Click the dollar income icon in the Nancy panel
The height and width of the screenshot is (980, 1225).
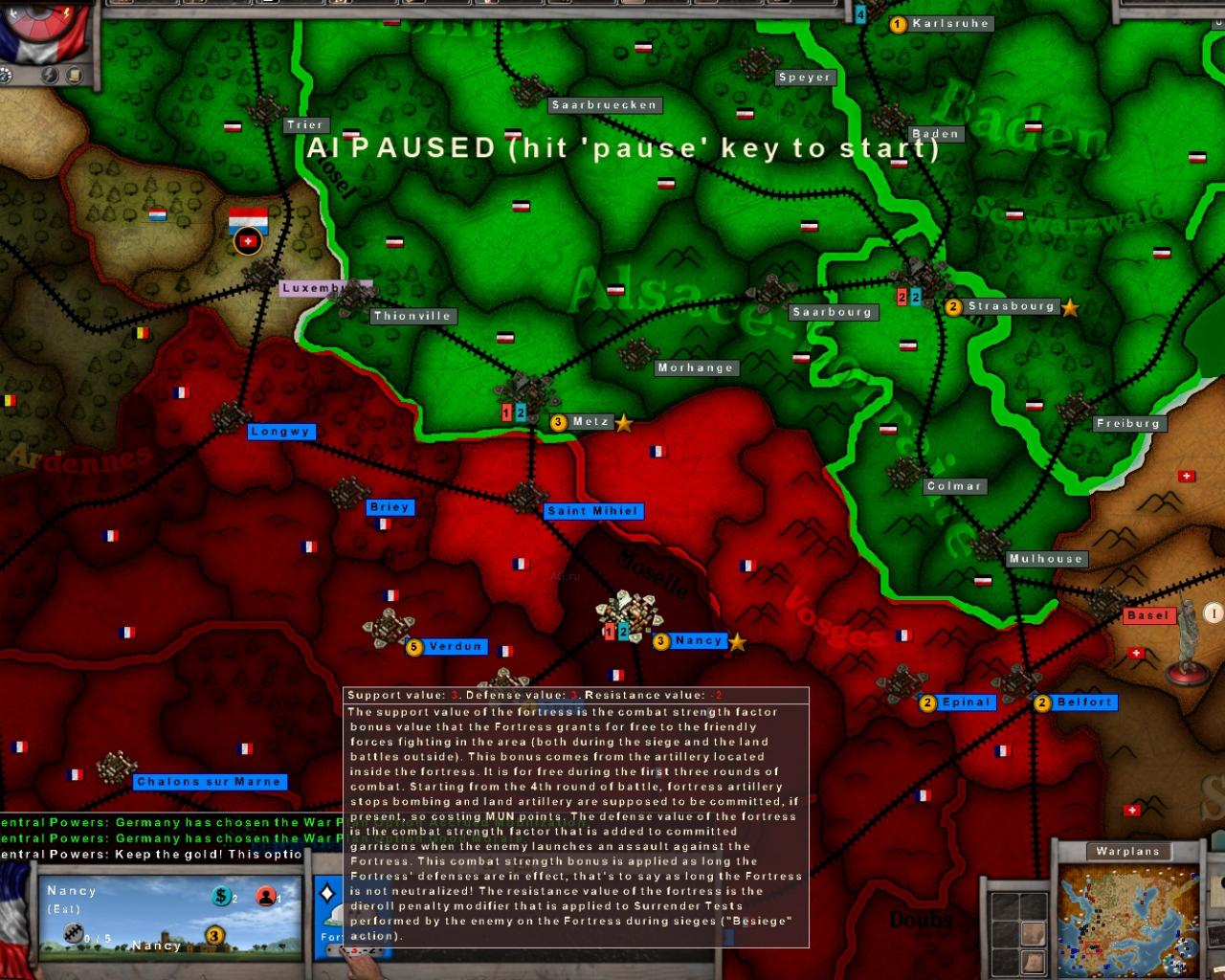222,898
